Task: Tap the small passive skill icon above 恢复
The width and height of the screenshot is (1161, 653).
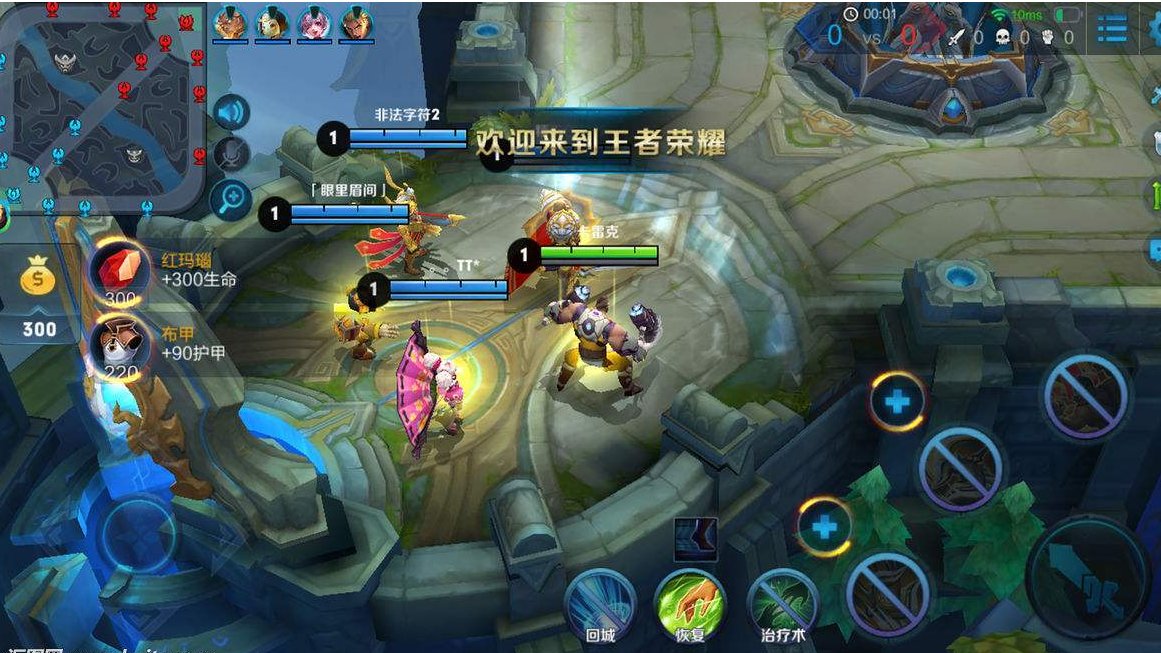Action: (696, 540)
